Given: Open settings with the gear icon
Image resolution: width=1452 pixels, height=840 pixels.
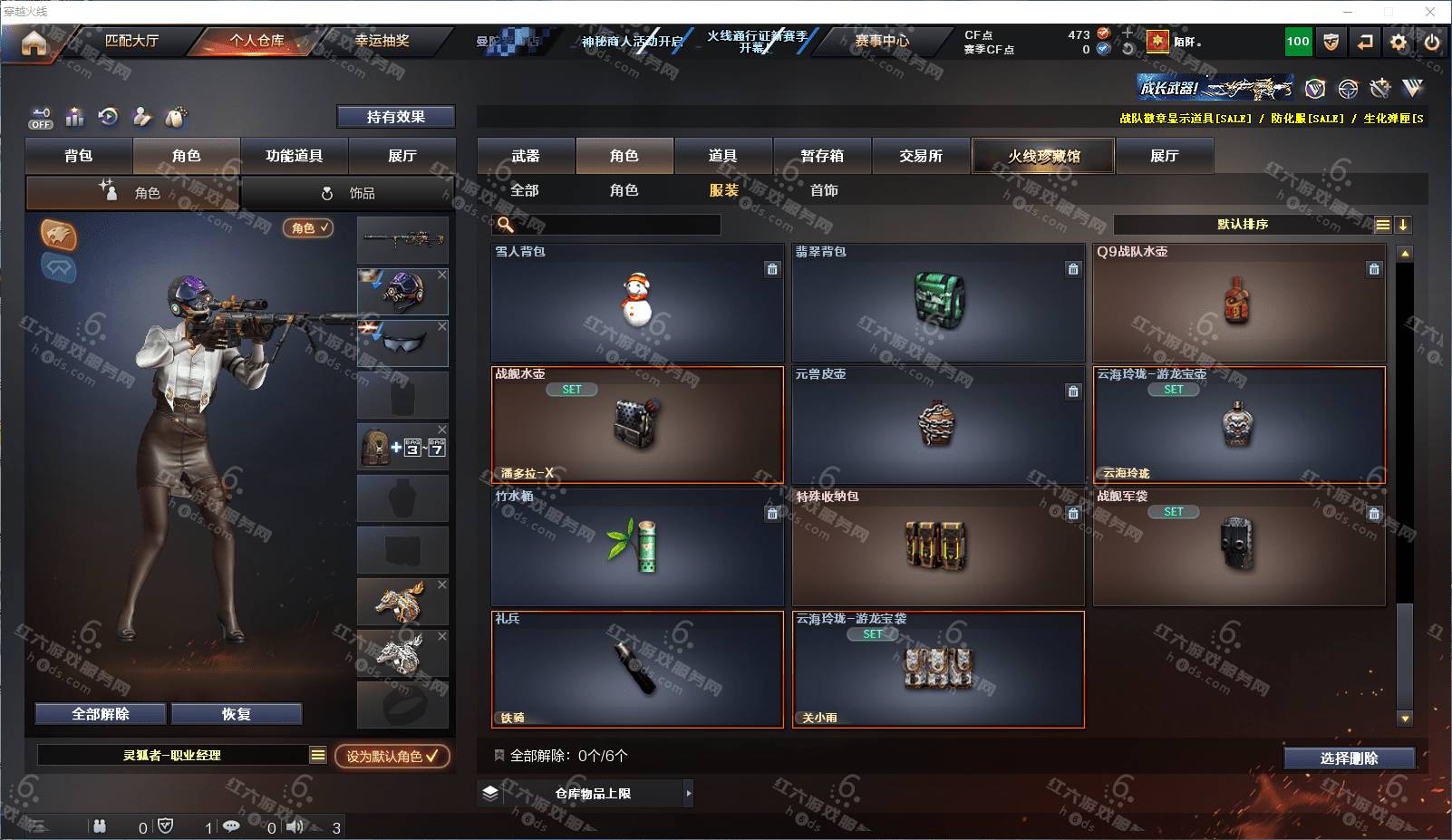Looking at the screenshot, I should pyautogui.click(x=1399, y=42).
